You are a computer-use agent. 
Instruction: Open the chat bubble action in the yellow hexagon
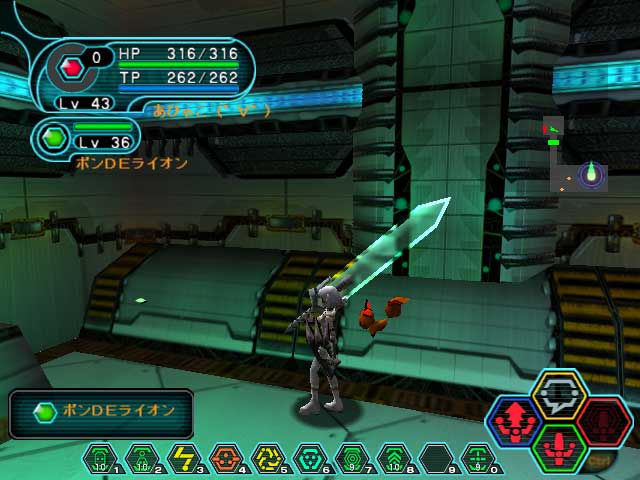point(559,396)
